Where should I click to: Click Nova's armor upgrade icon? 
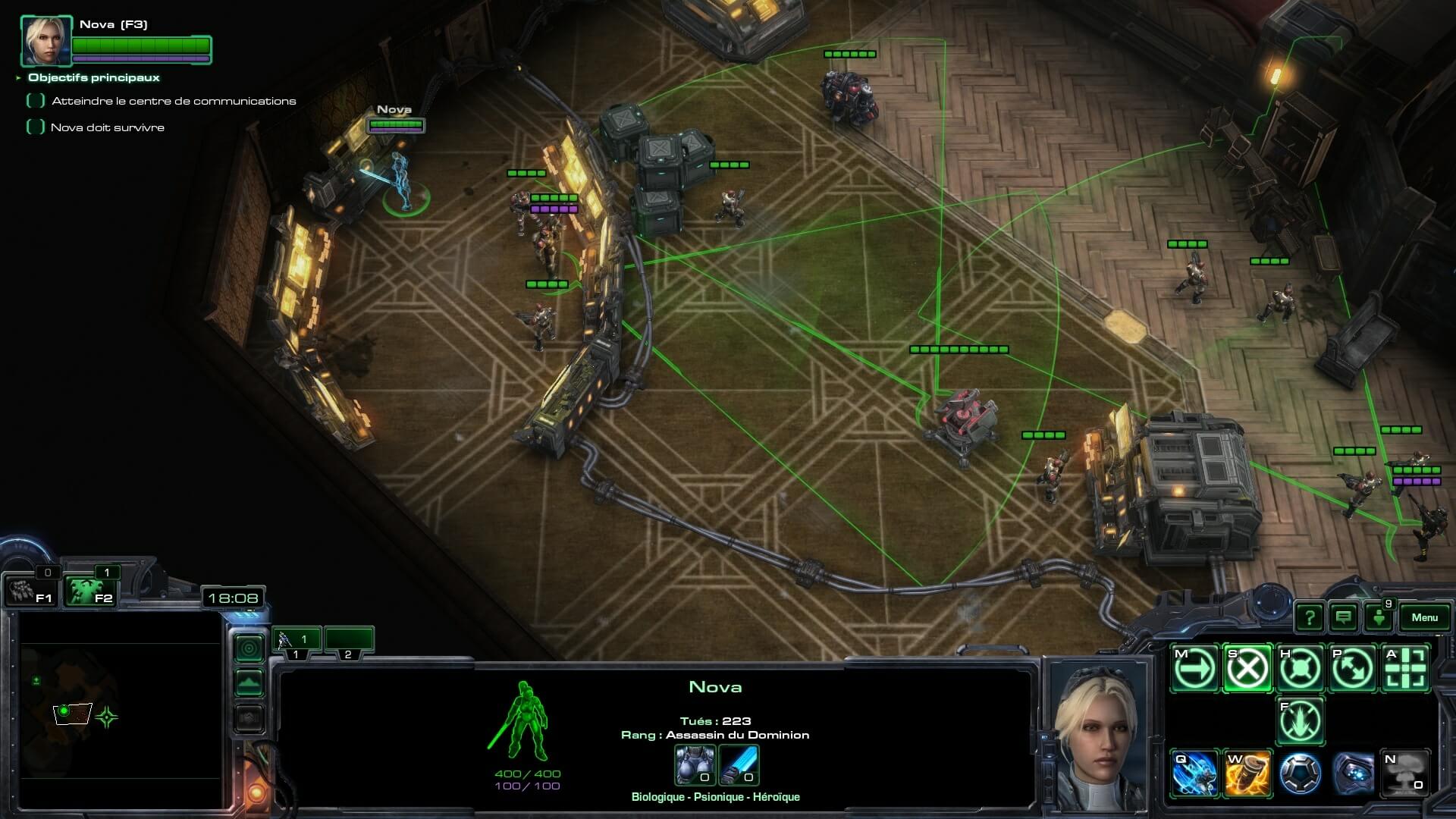click(695, 764)
